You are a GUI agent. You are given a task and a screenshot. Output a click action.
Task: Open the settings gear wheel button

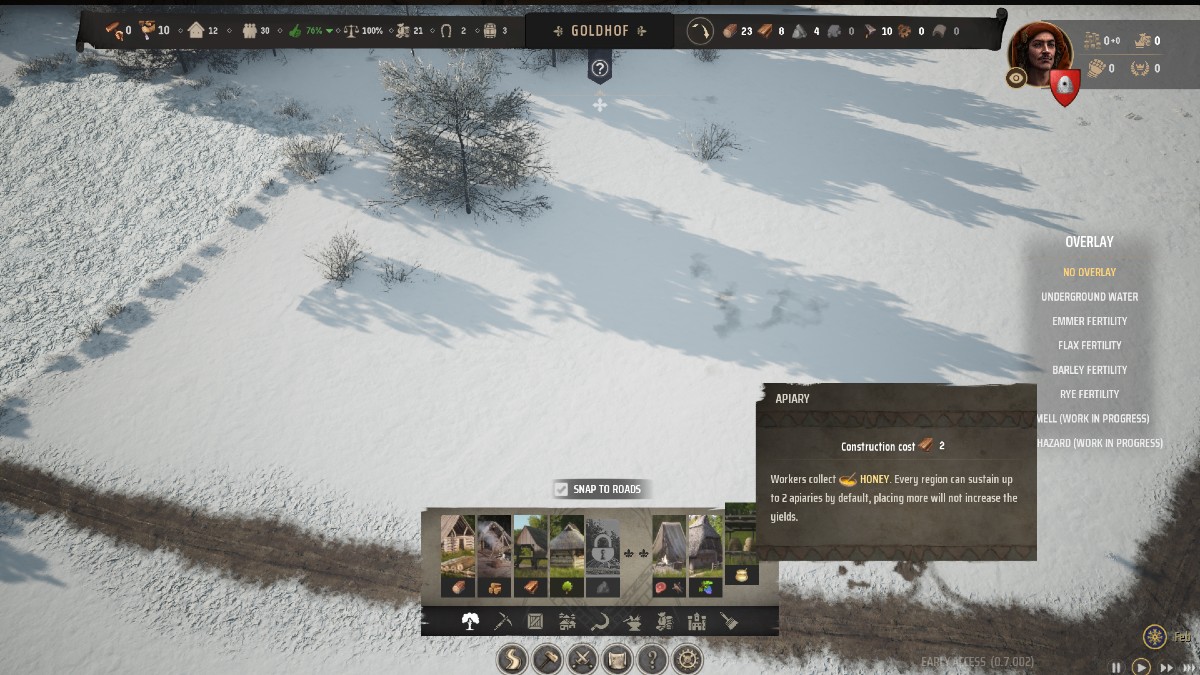tap(686, 659)
